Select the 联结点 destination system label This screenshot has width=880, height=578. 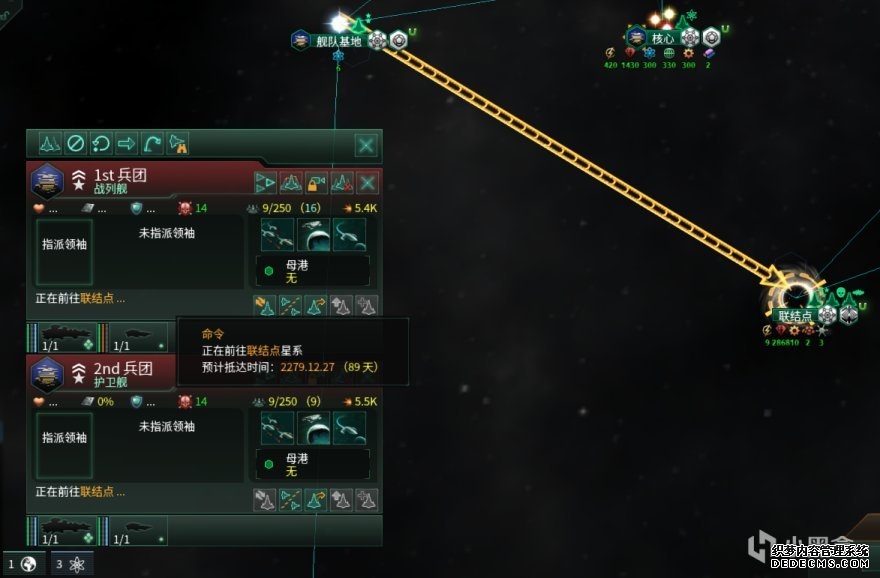click(x=797, y=316)
